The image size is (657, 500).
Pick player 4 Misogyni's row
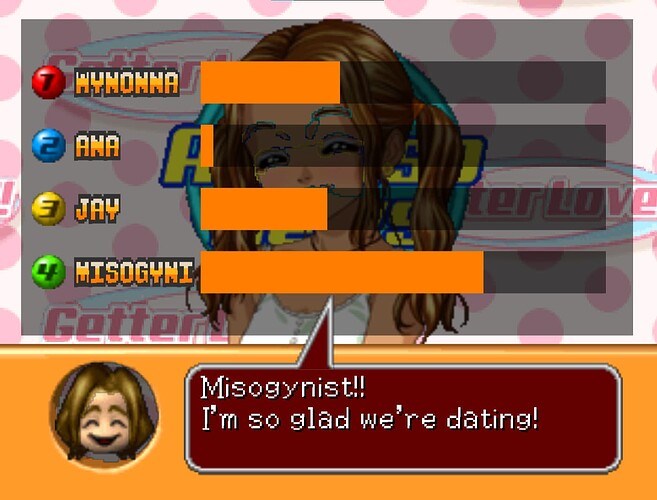tap(134, 271)
